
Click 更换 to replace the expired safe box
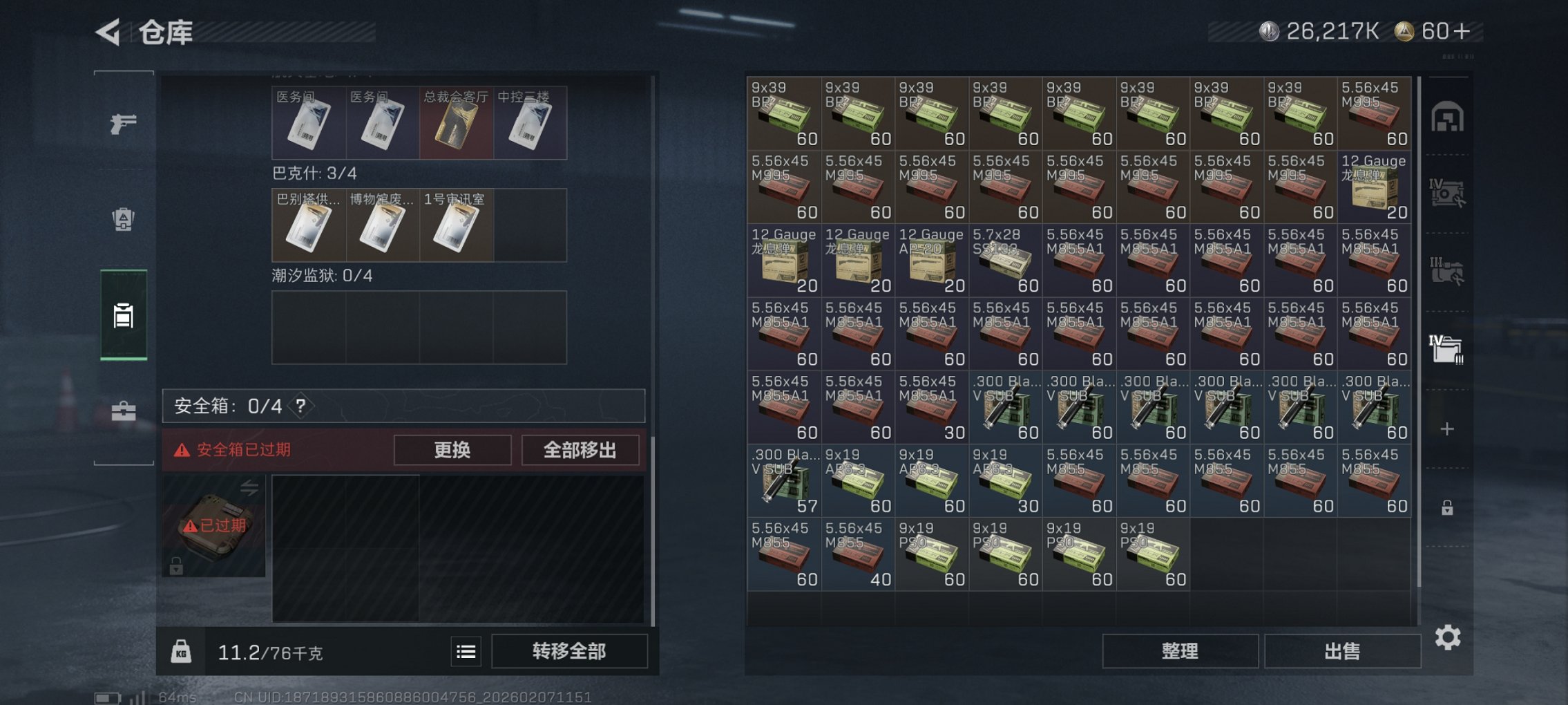(452, 450)
